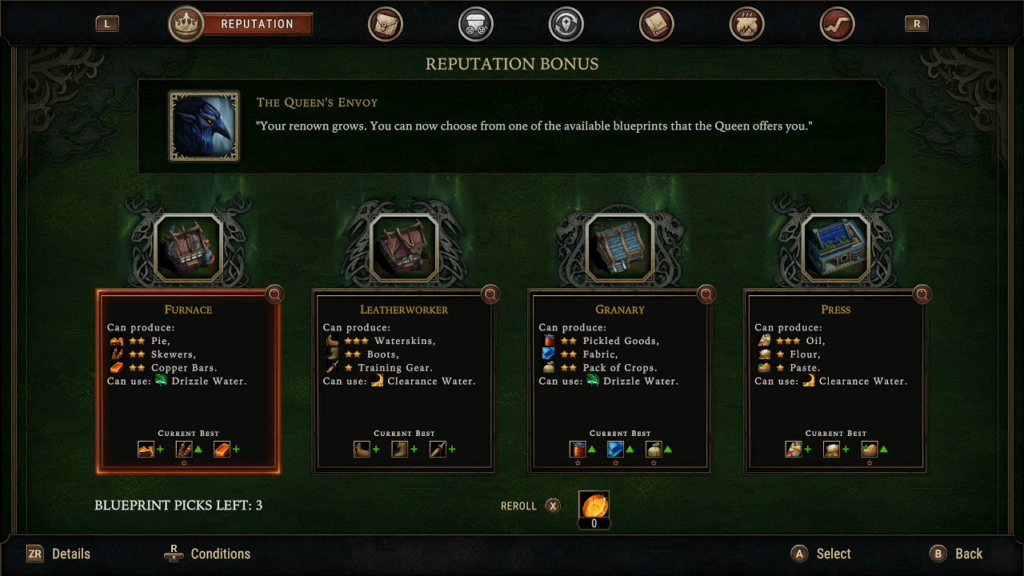Click the Furnace building thumbnail
1024x576 pixels.
tap(188, 246)
